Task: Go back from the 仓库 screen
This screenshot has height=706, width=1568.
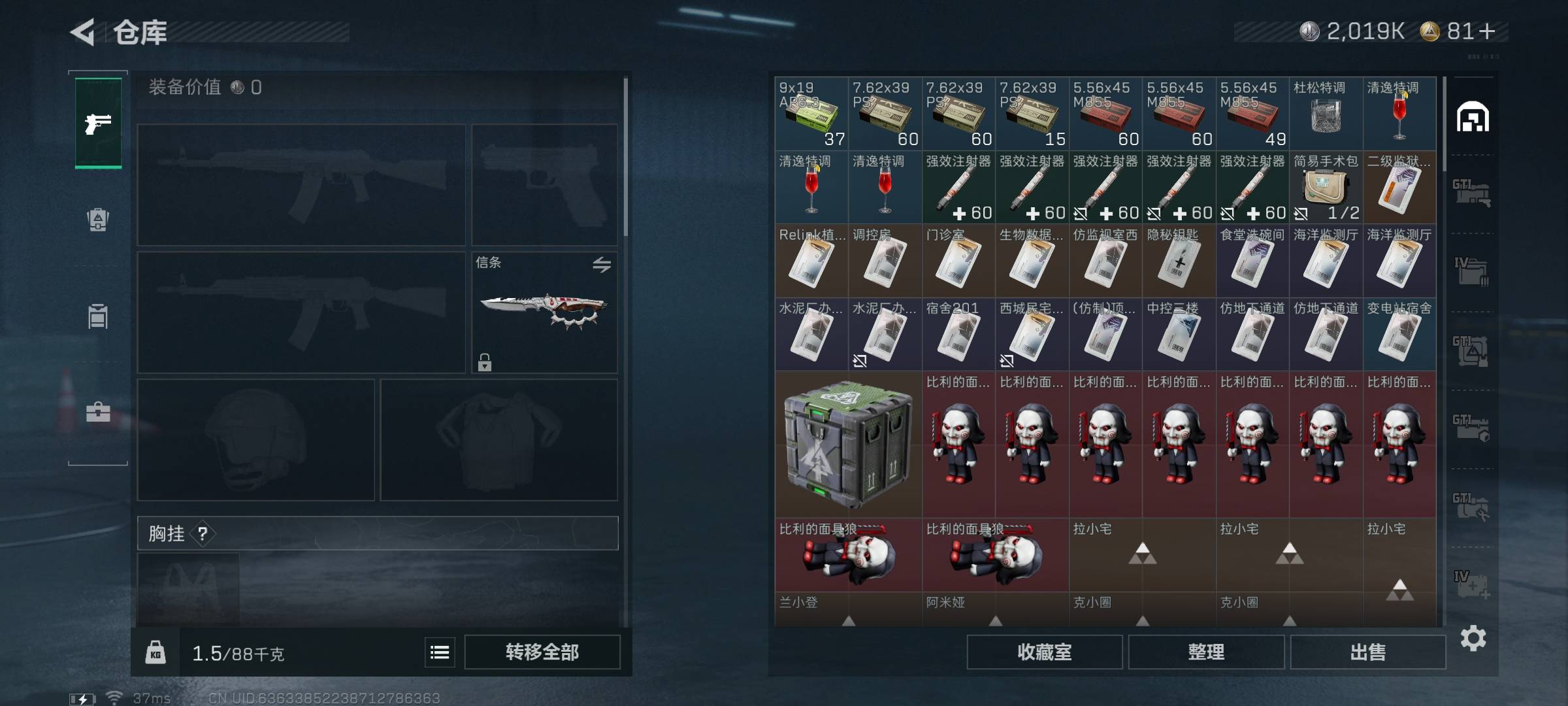Action: [x=83, y=31]
